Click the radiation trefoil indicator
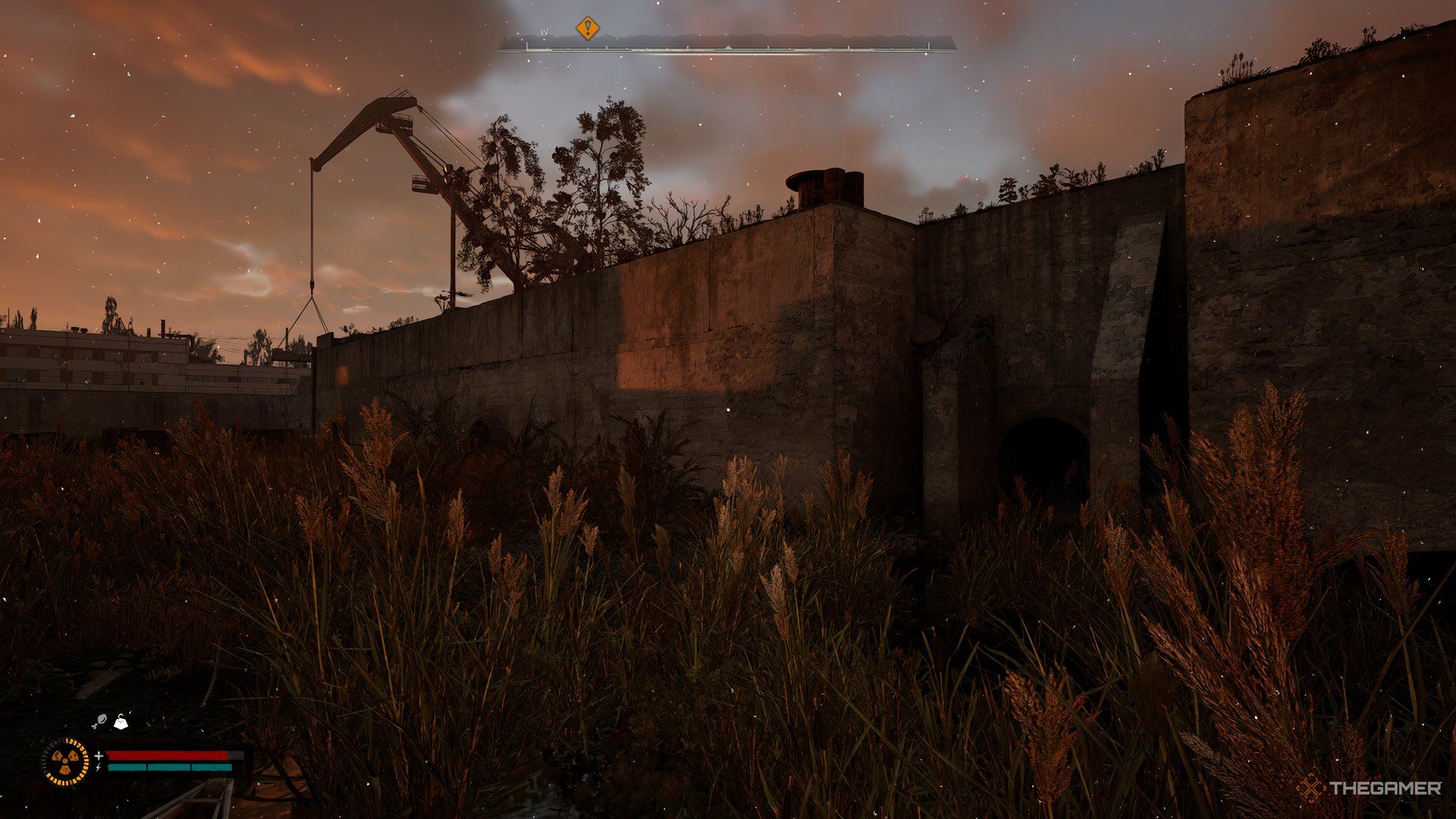The width and height of the screenshot is (1456, 819). point(65,761)
